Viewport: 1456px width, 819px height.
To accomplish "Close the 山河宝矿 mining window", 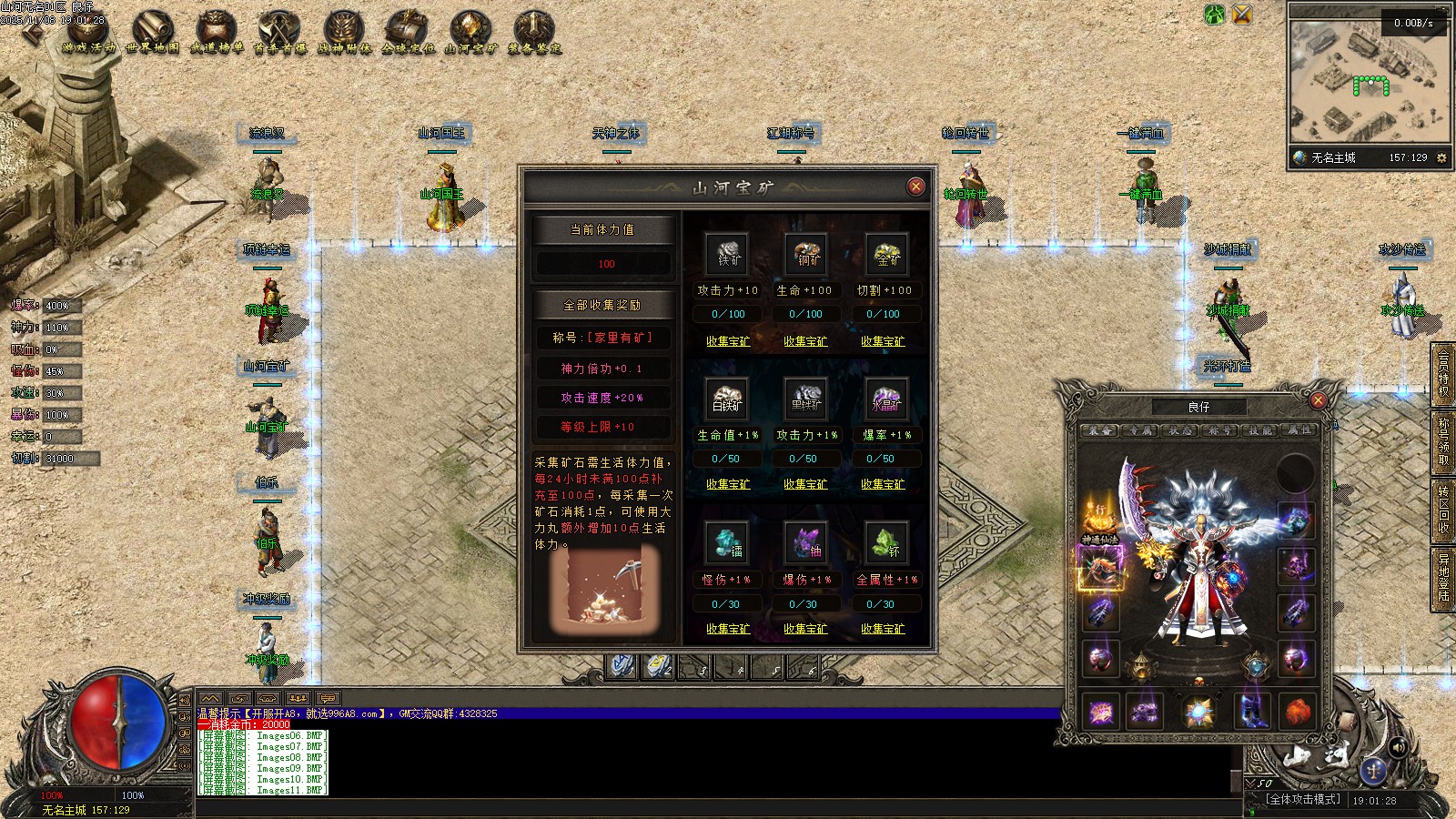I will point(915,187).
